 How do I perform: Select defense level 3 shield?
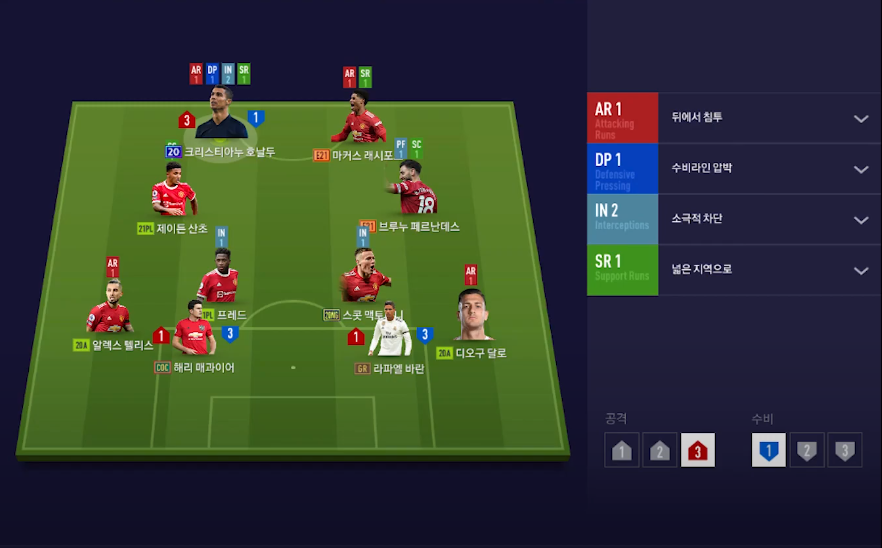[845, 450]
